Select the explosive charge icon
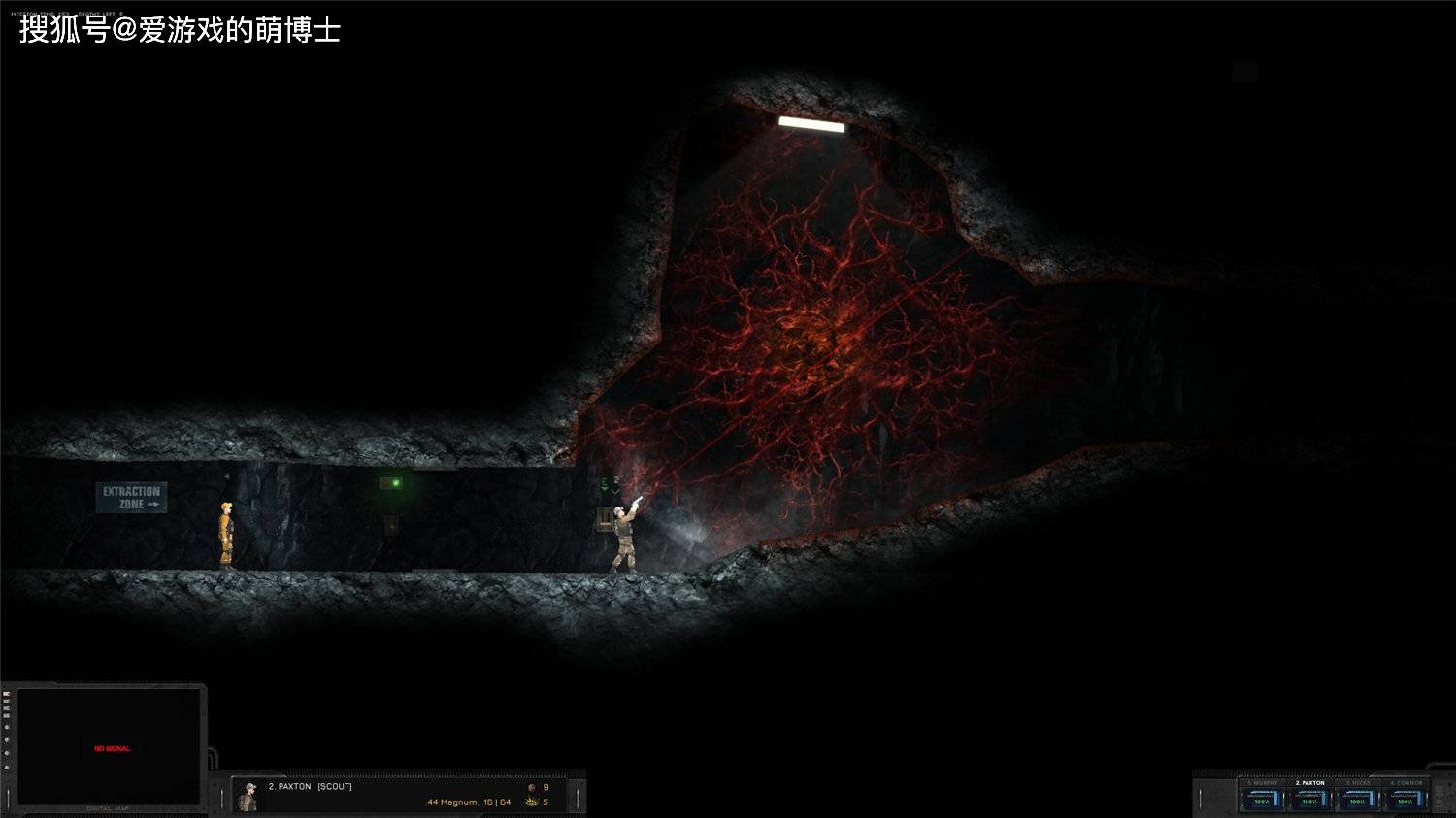This screenshot has height=818, width=1456. point(531,802)
